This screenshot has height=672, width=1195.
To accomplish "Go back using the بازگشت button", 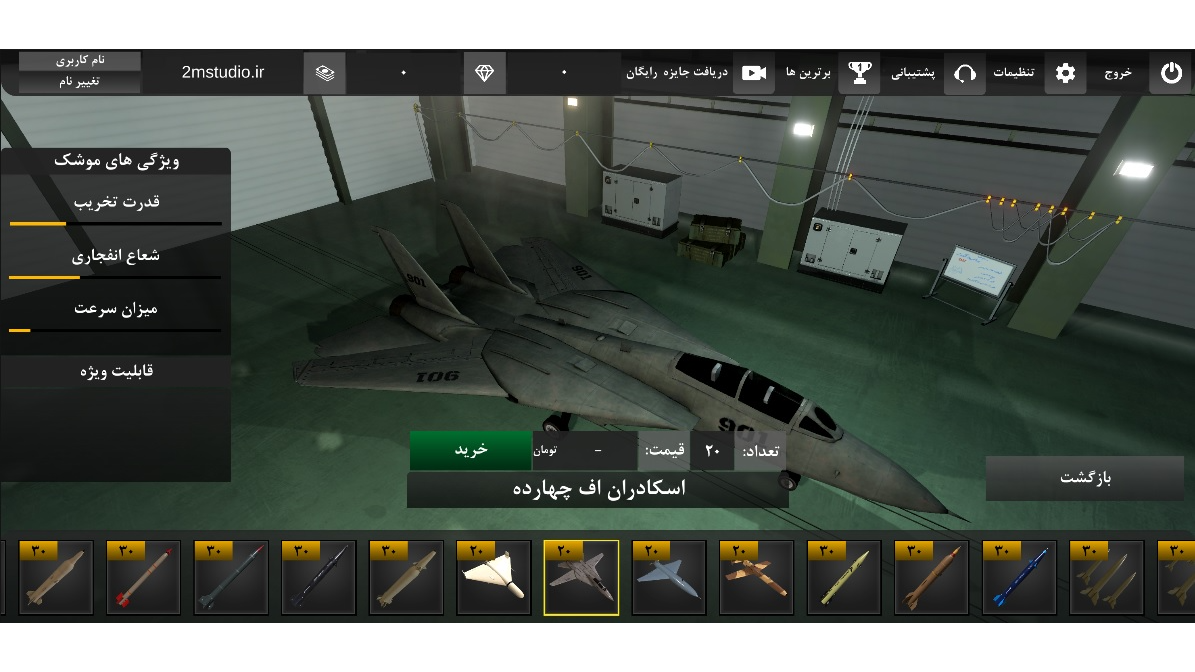I will (x=1085, y=478).
